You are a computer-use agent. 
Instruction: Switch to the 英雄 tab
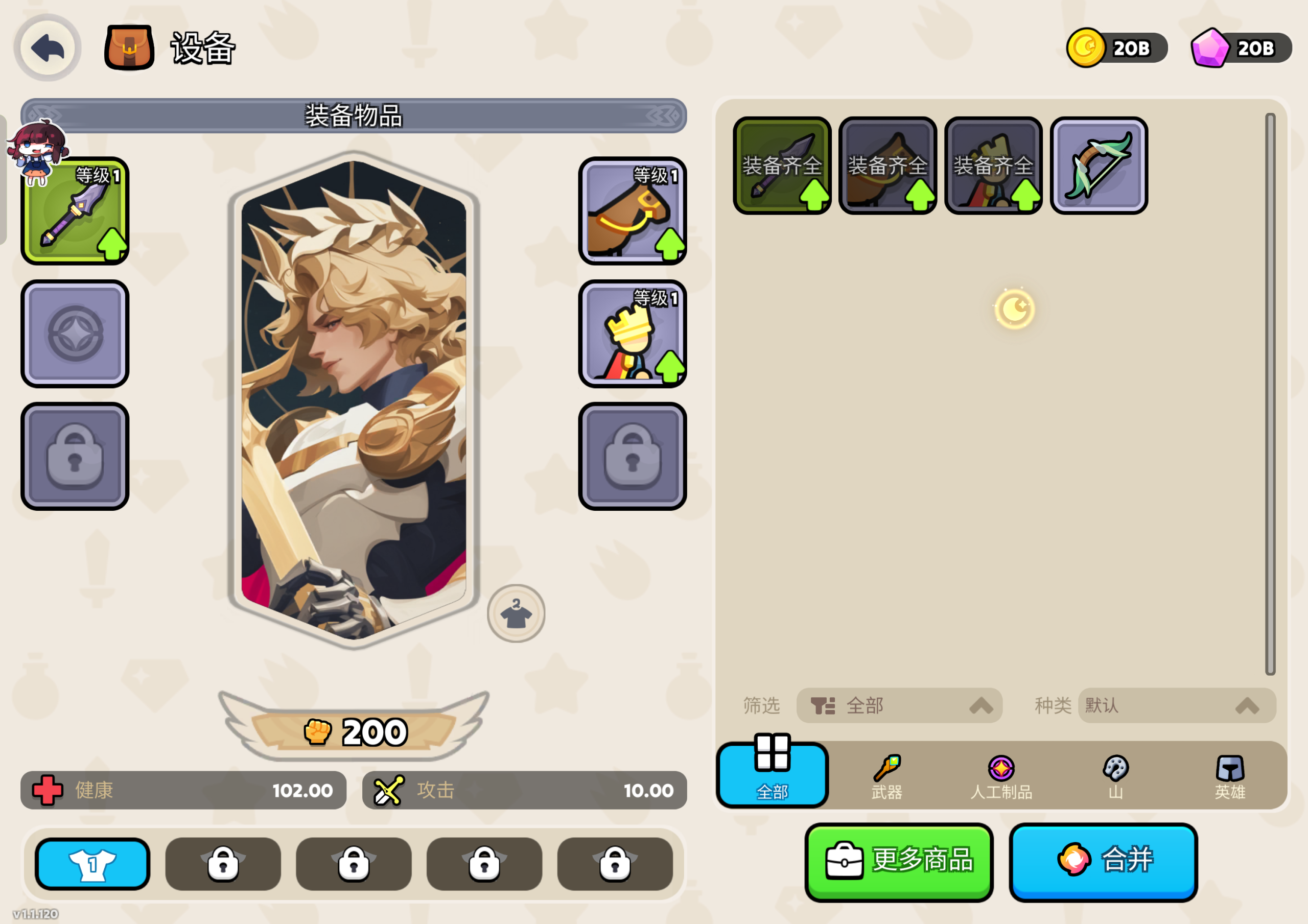click(x=1229, y=776)
